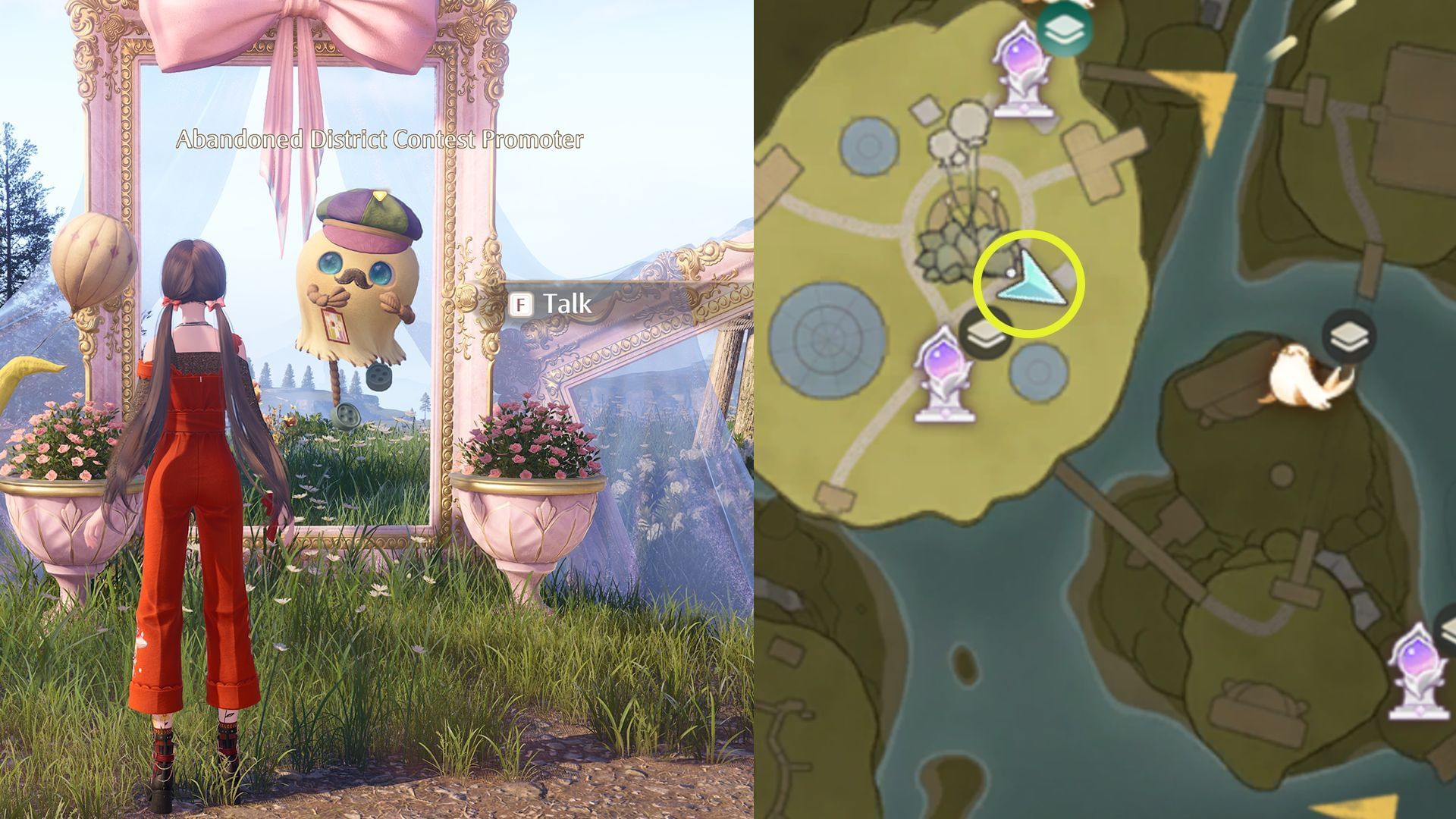Click the Abandoned District Contest Promoter nameplate
The image size is (1456, 819).
(x=381, y=140)
